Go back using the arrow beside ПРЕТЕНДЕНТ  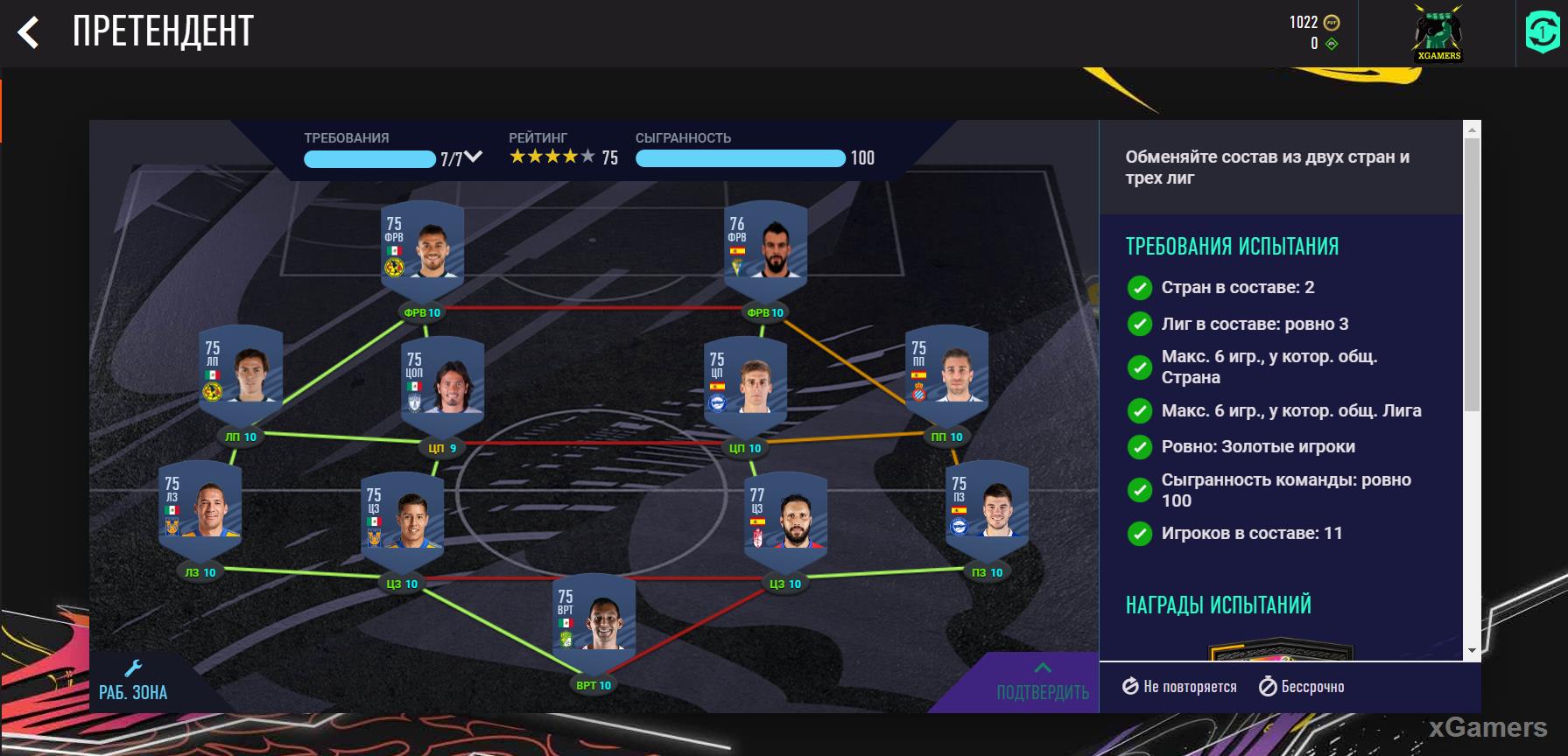point(28,33)
